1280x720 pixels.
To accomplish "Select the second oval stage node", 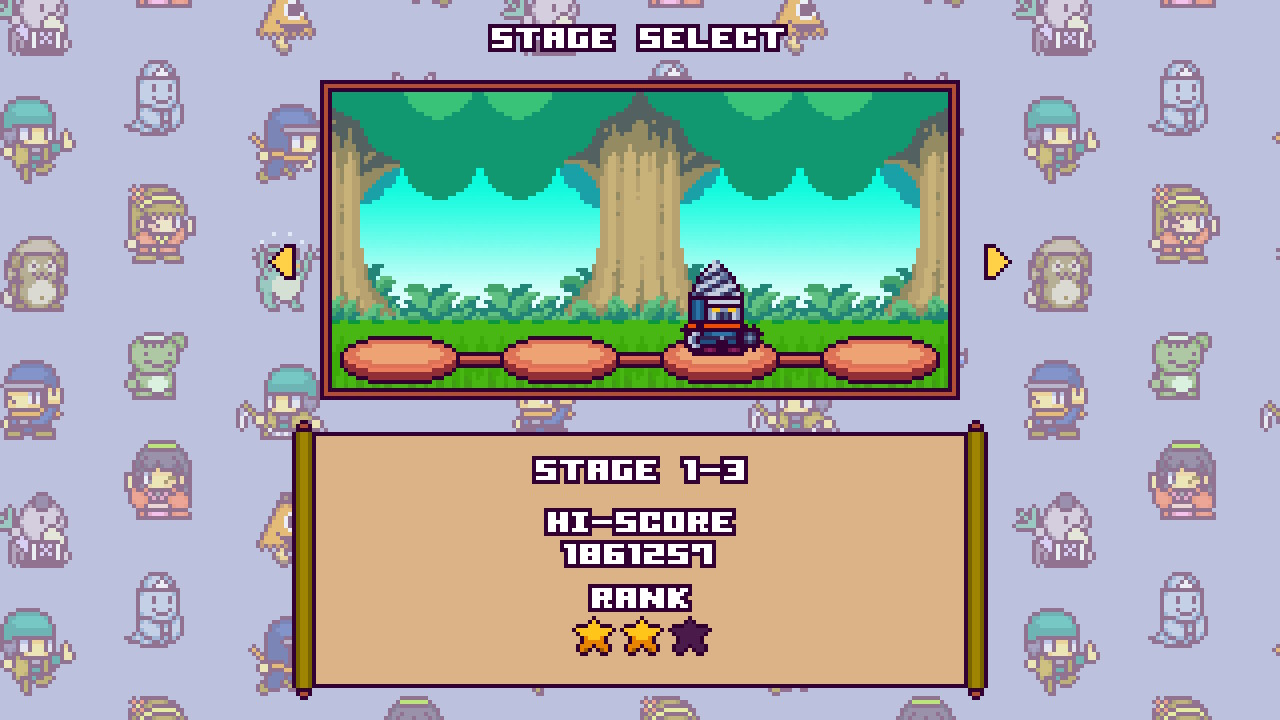I will click(x=561, y=358).
